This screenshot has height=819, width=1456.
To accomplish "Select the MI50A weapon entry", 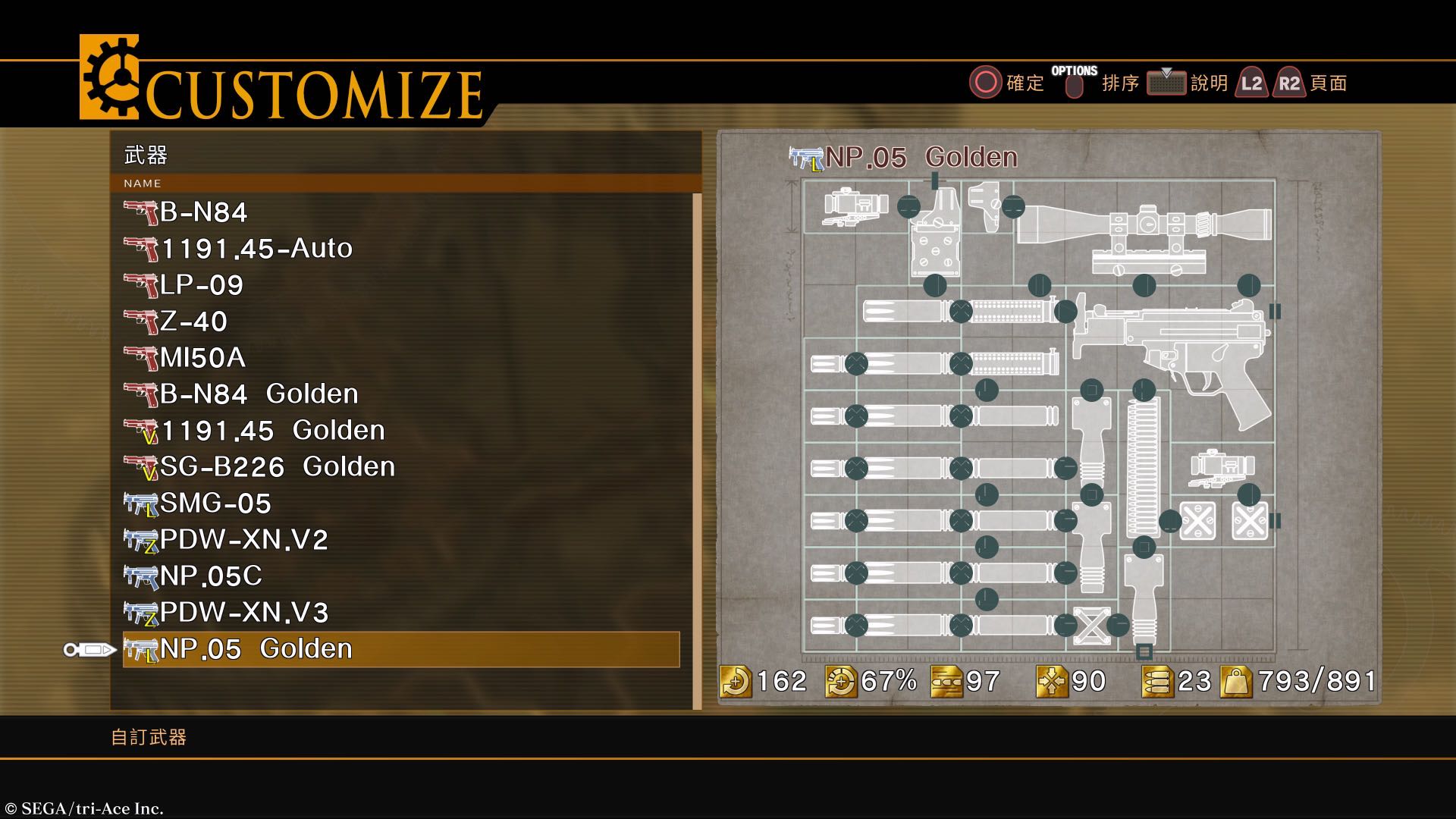I will 202,358.
